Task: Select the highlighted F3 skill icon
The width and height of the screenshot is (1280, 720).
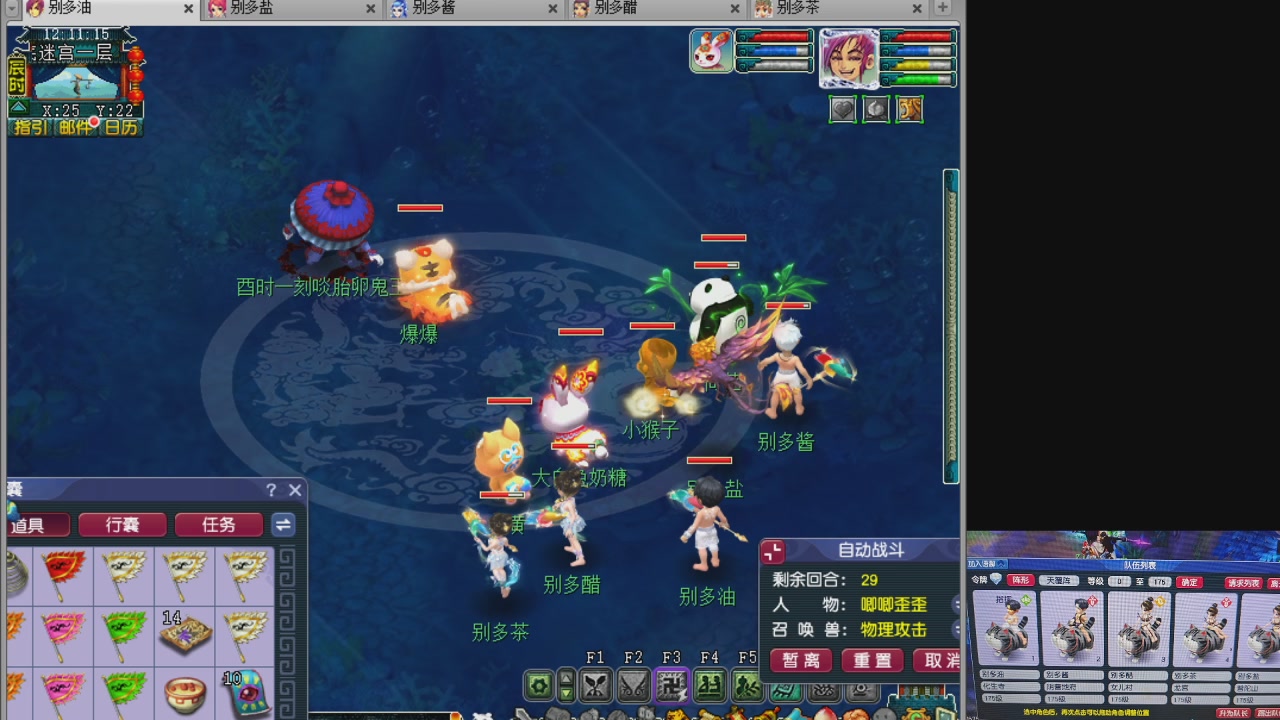Action: coord(671,684)
